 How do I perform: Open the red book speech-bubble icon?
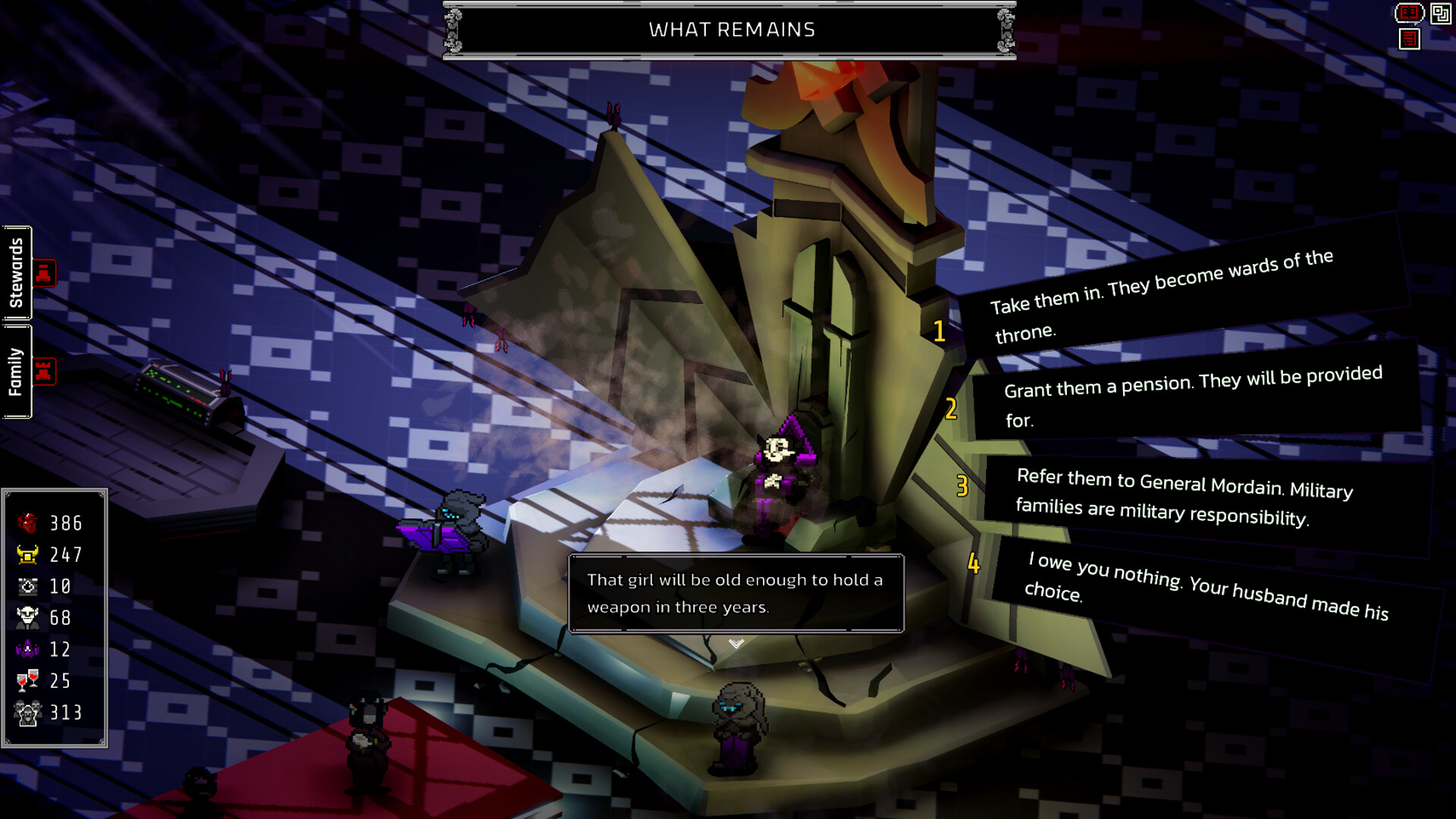pos(1408,13)
